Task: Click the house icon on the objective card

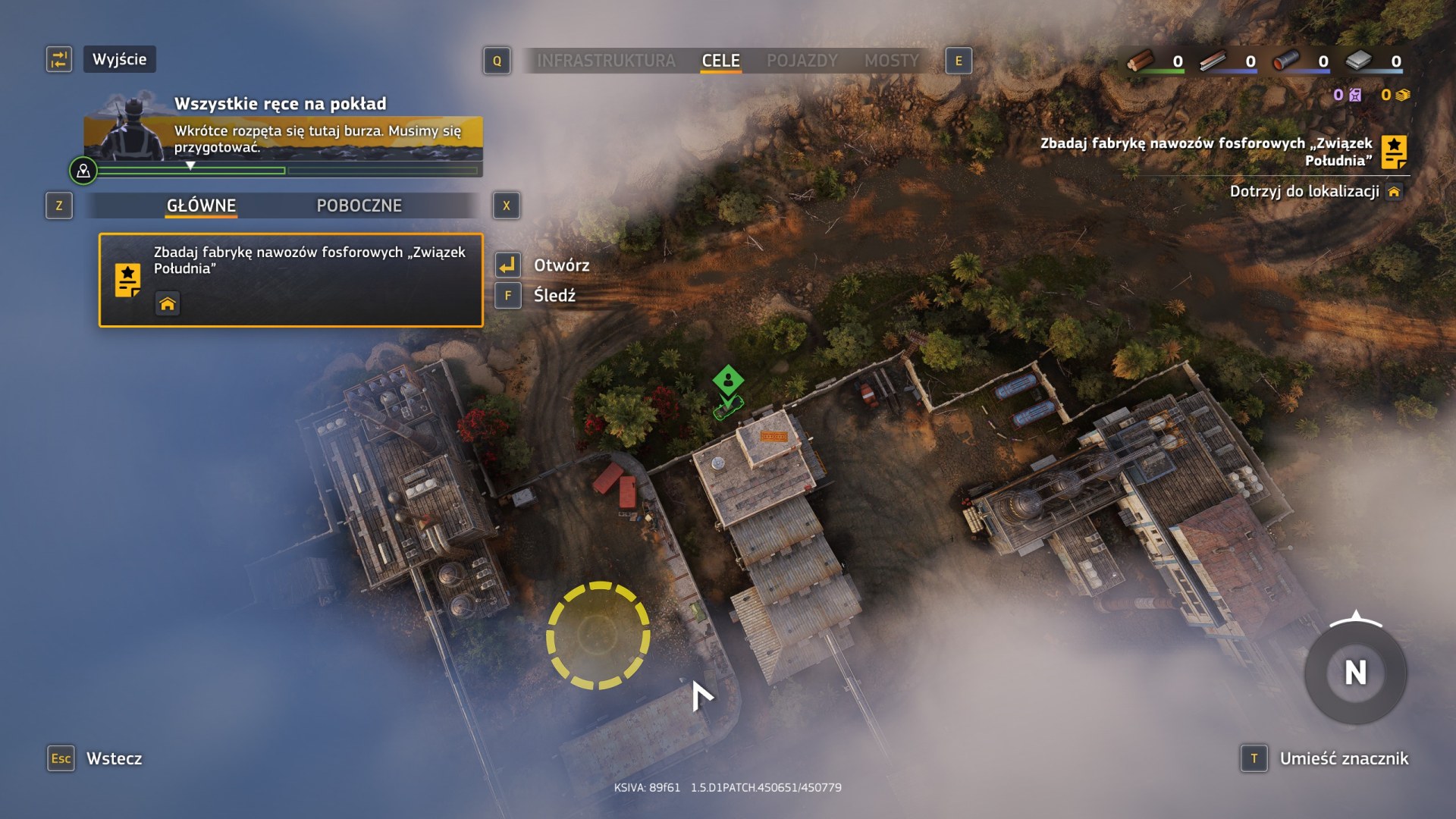Action: click(168, 304)
